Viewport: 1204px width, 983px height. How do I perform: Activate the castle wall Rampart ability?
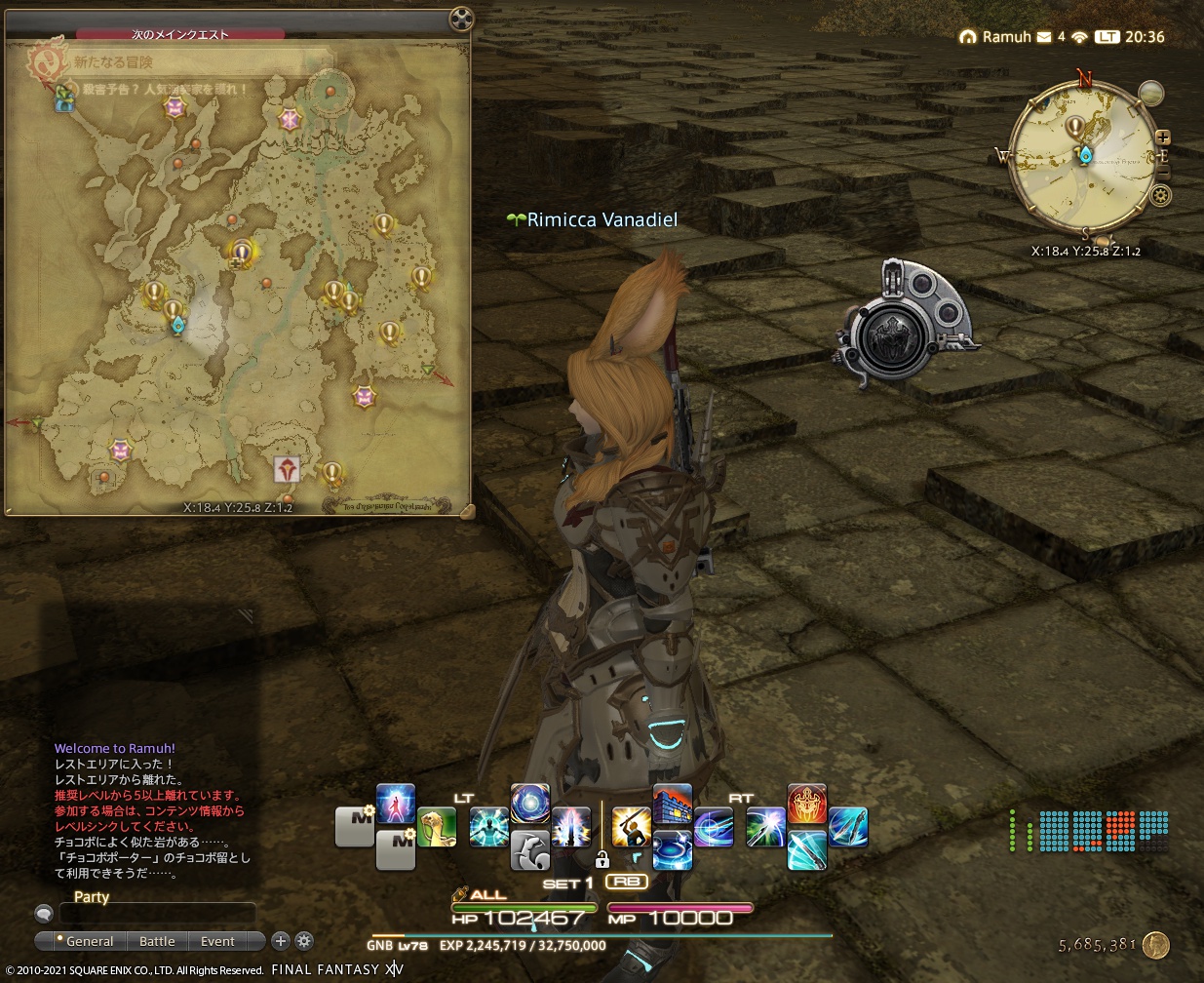(672, 804)
